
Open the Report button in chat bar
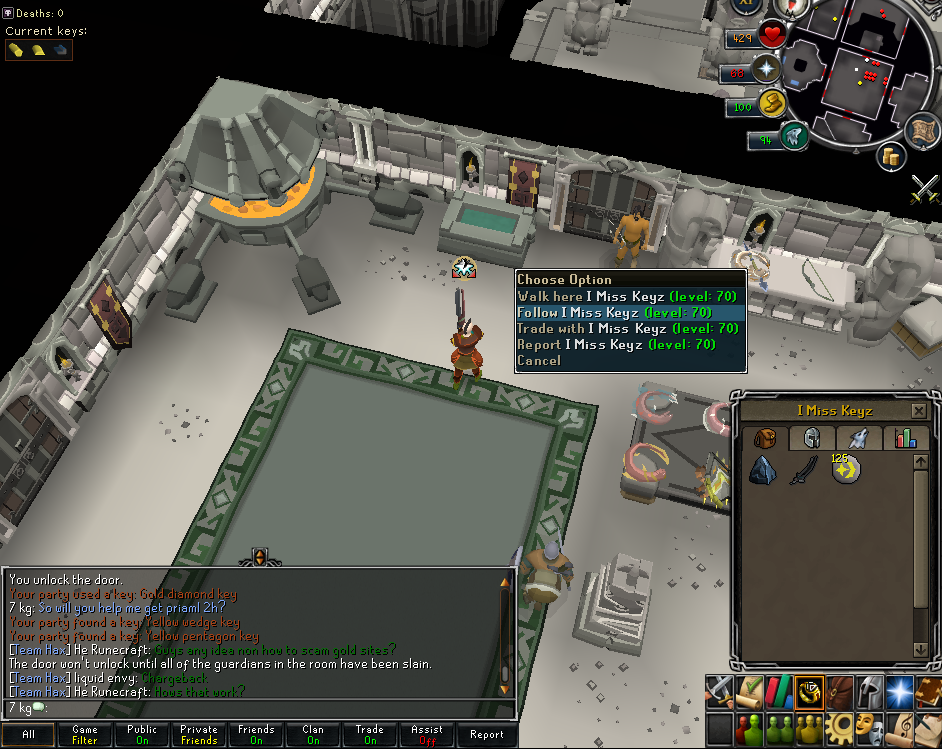click(486, 735)
